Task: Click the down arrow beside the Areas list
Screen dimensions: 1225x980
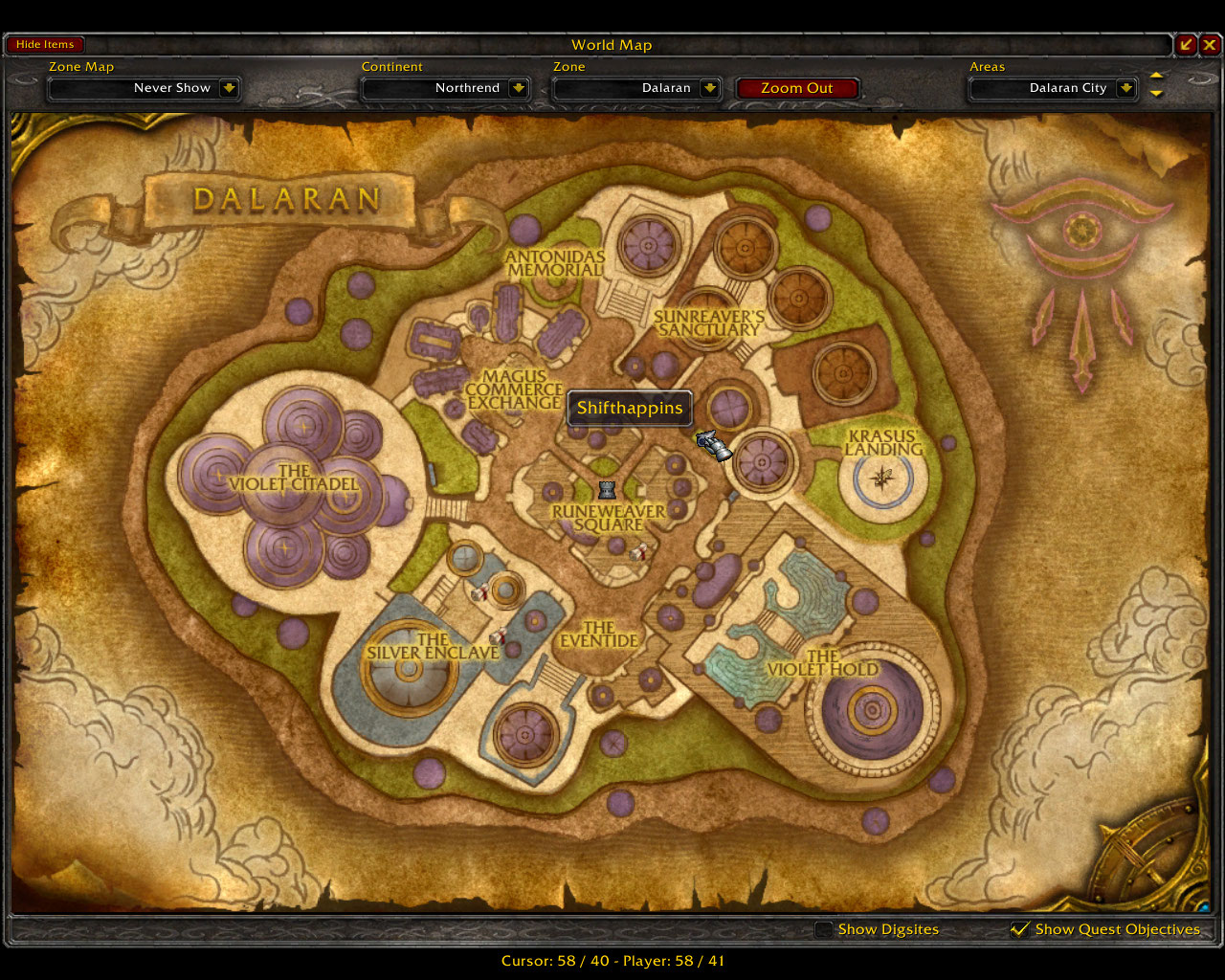Action: 1156,93
